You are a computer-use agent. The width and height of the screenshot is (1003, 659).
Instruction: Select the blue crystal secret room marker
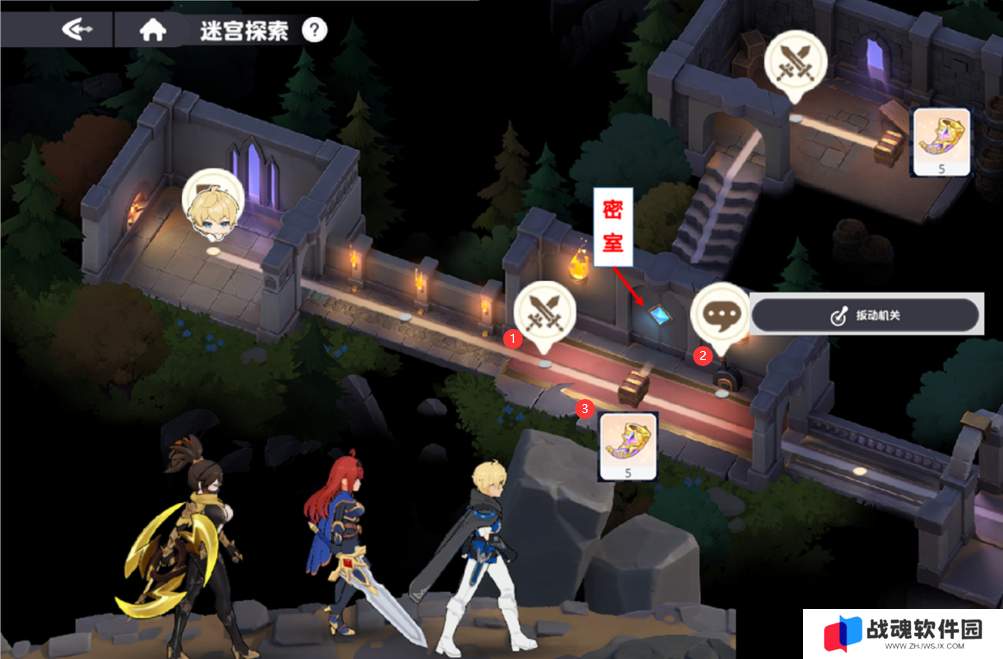click(x=657, y=315)
